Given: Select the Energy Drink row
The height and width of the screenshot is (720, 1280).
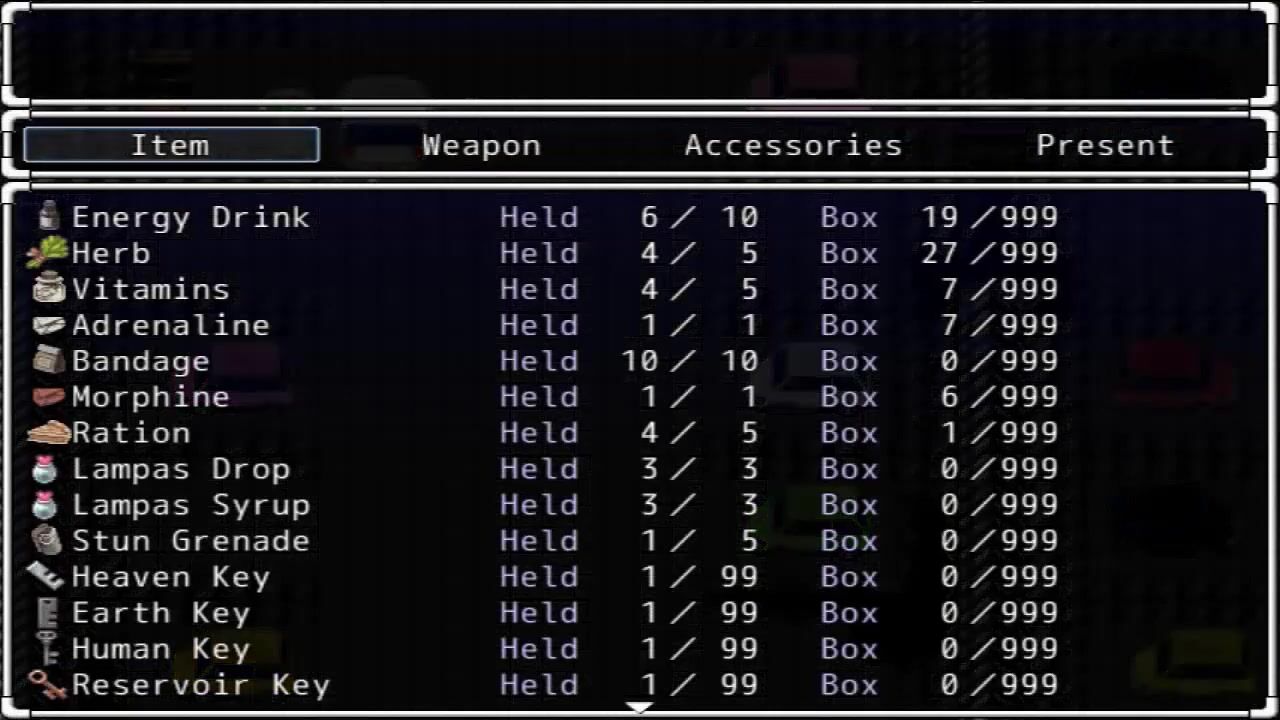Looking at the screenshot, I should (190, 217).
